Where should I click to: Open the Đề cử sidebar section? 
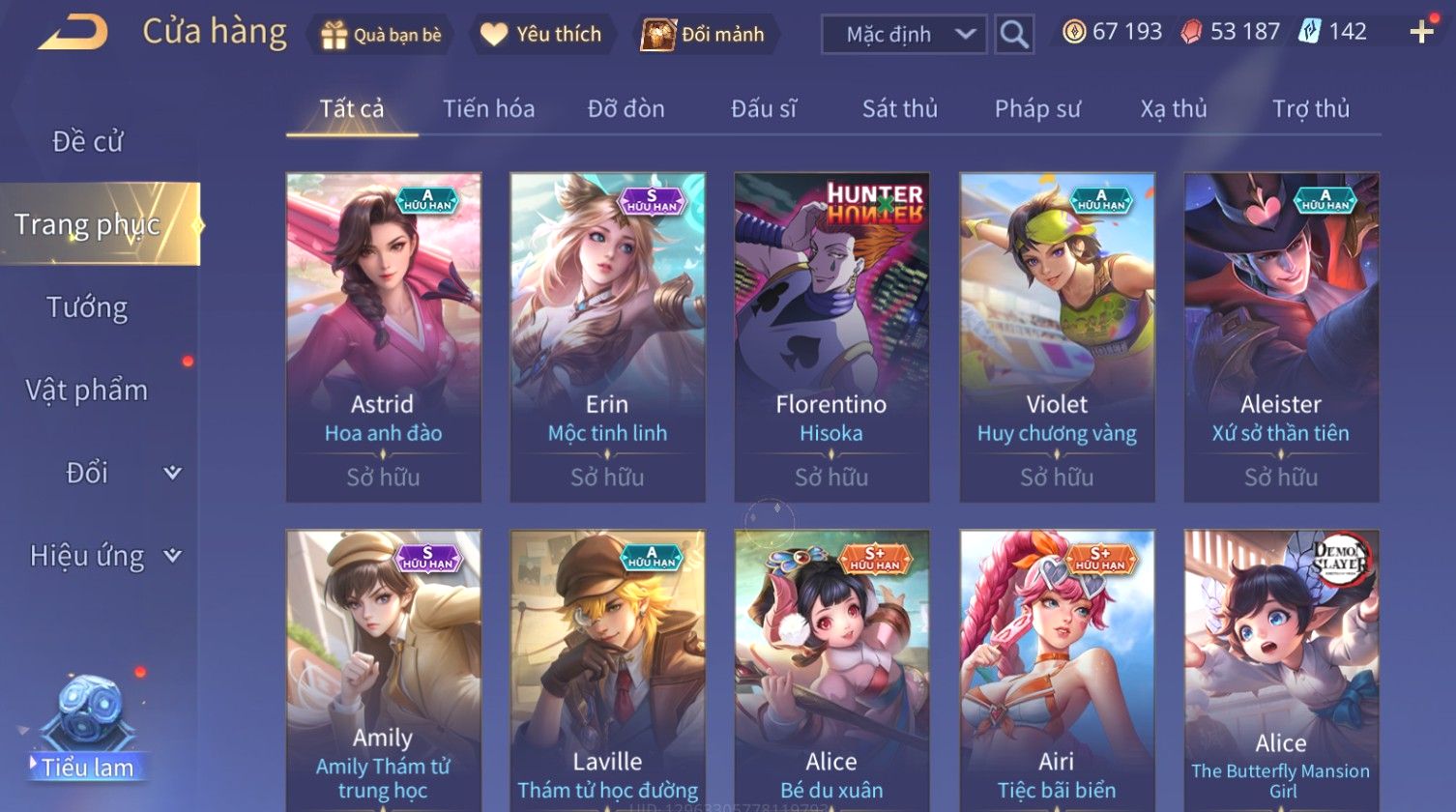pyautogui.click(x=88, y=142)
